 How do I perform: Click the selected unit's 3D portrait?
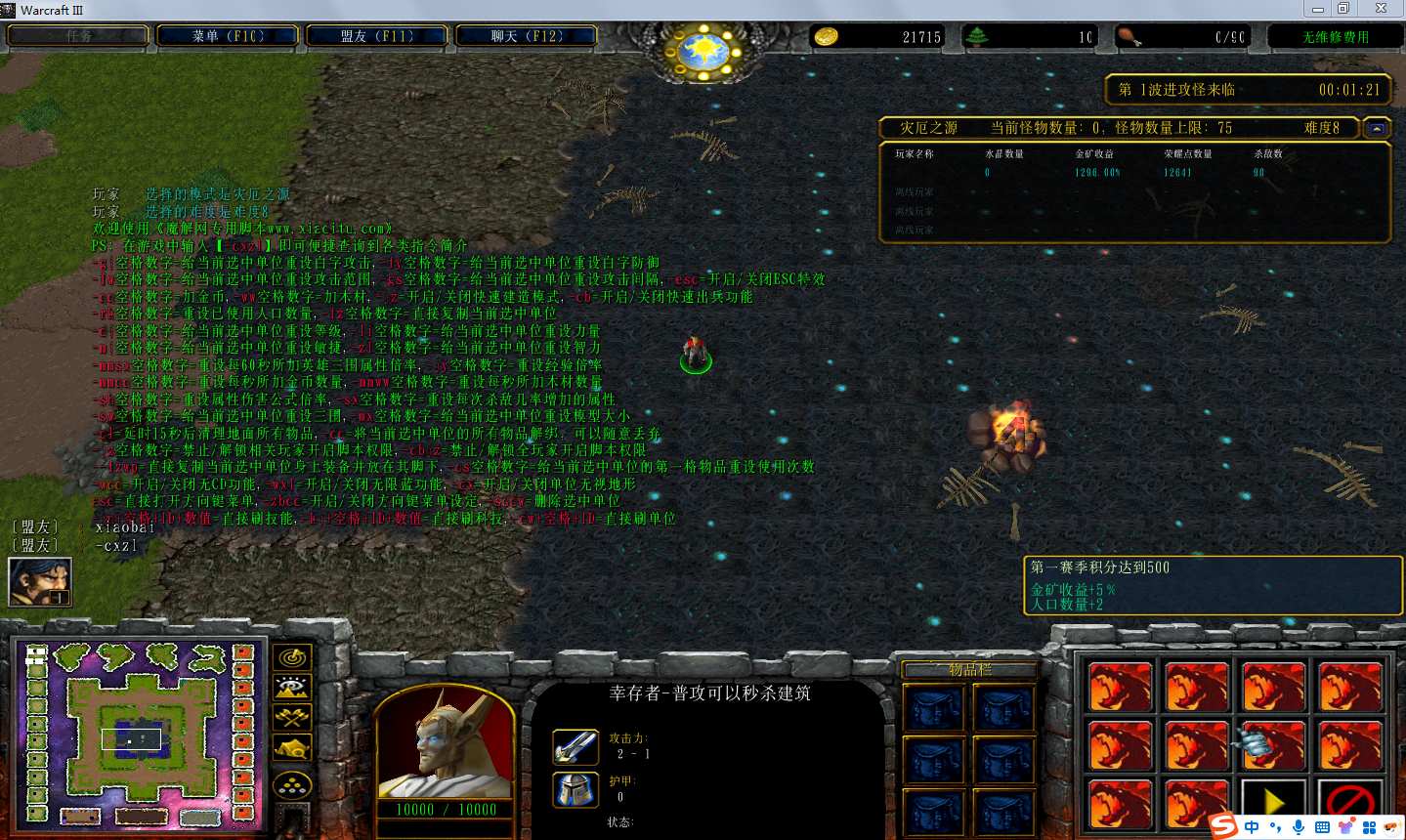(445, 744)
